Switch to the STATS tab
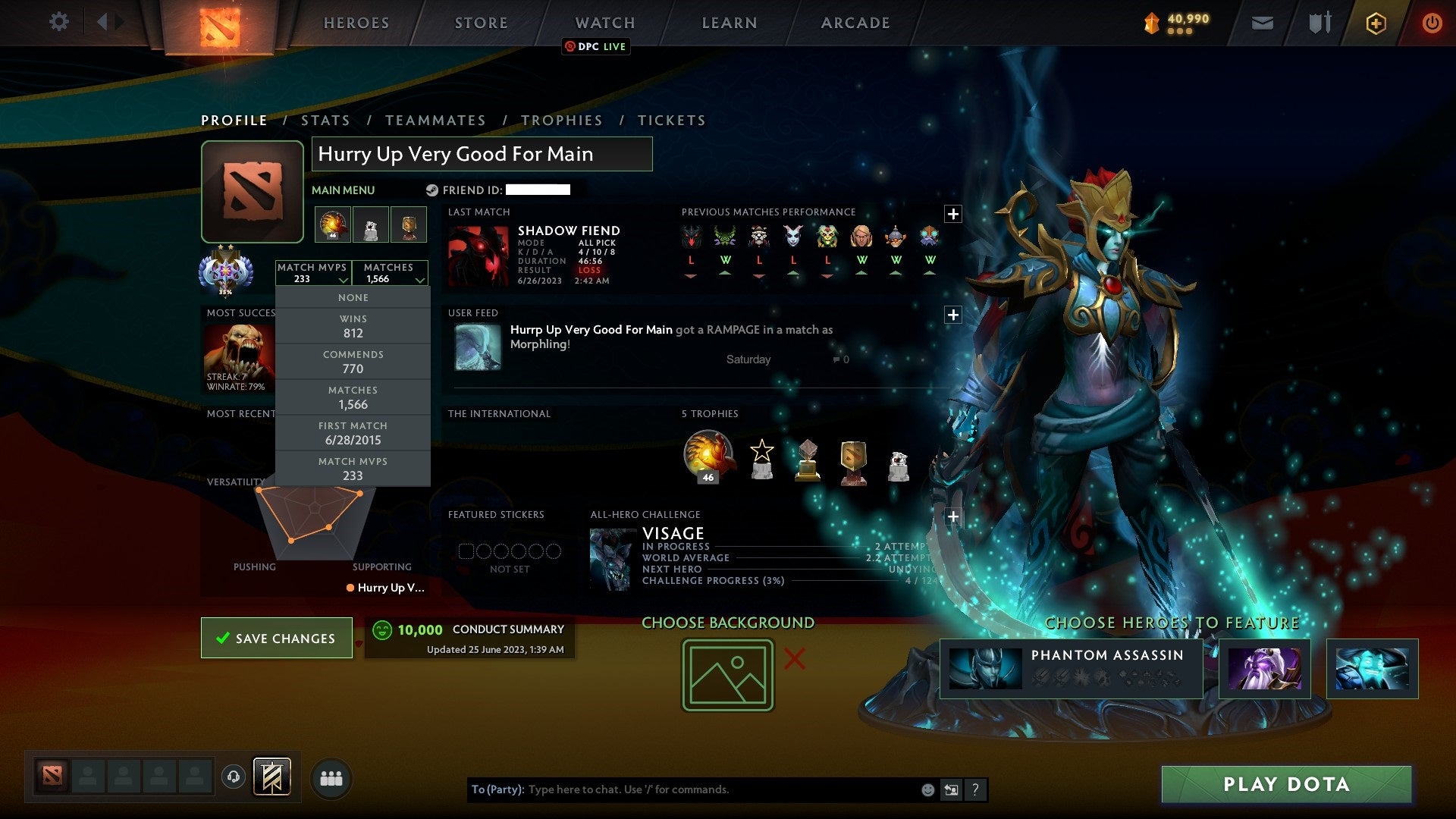This screenshot has height=819, width=1456. point(325,120)
